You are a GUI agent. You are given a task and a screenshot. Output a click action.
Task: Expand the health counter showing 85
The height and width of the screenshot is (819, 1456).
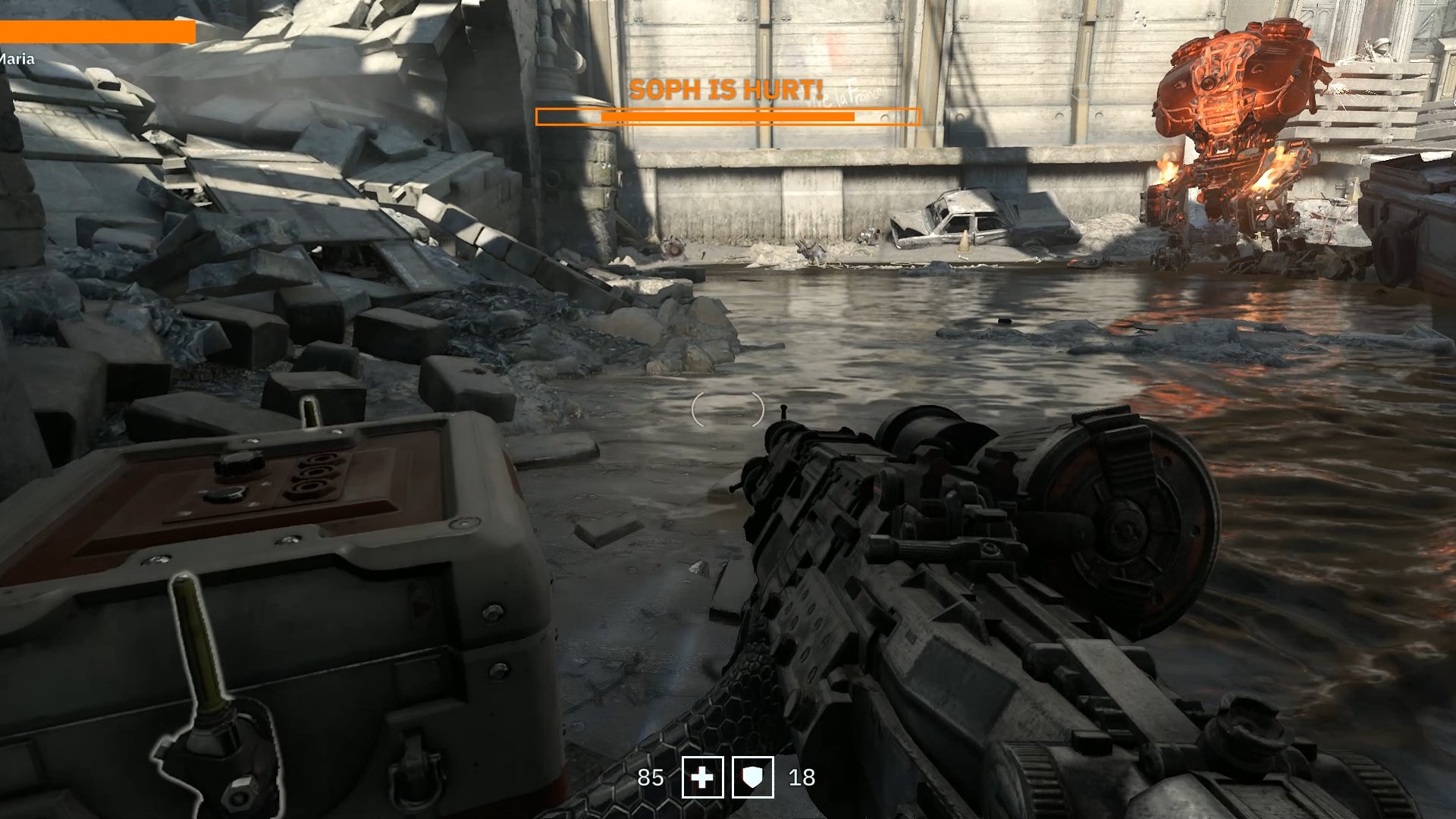[x=651, y=778]
